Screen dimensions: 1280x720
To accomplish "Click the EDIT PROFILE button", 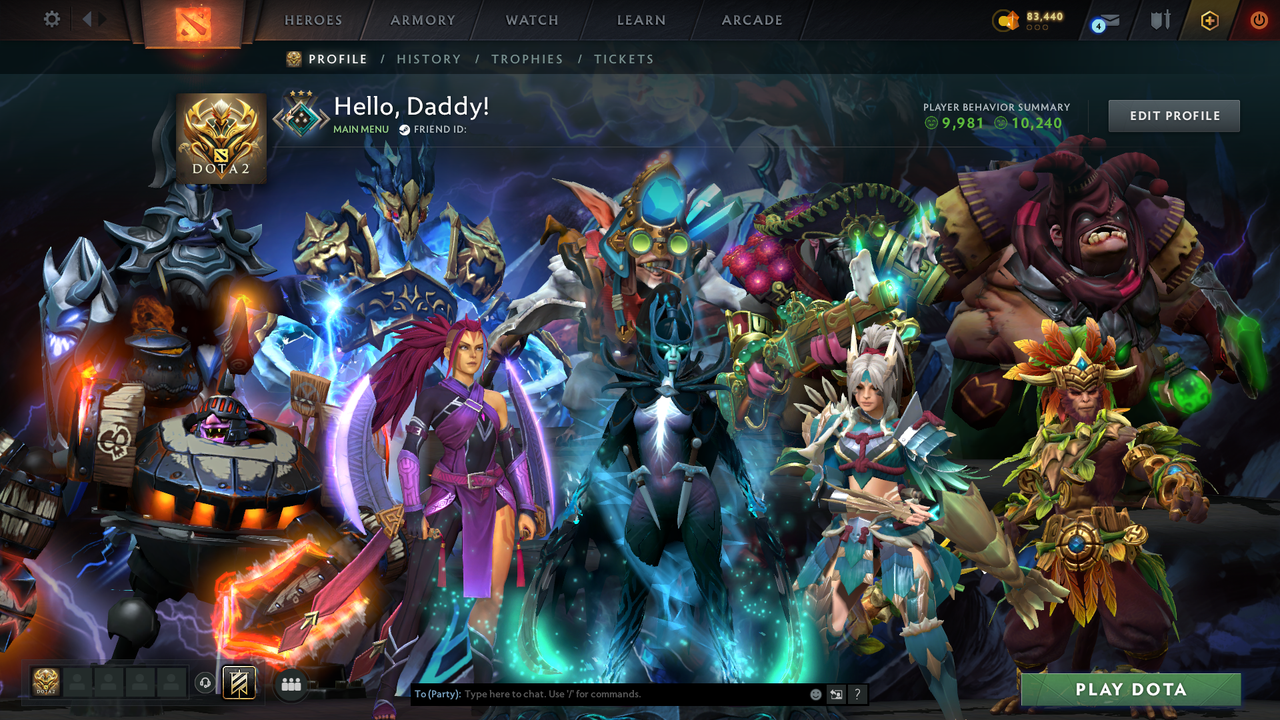I will [1173, 115].
